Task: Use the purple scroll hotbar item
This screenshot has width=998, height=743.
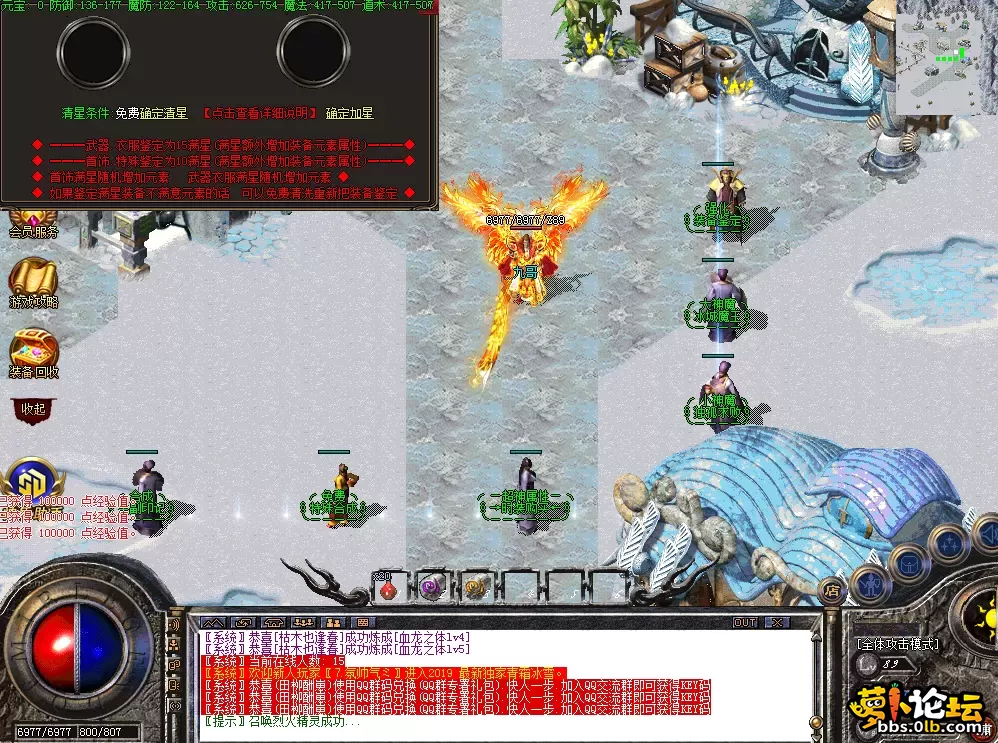Action: point(432,588)
